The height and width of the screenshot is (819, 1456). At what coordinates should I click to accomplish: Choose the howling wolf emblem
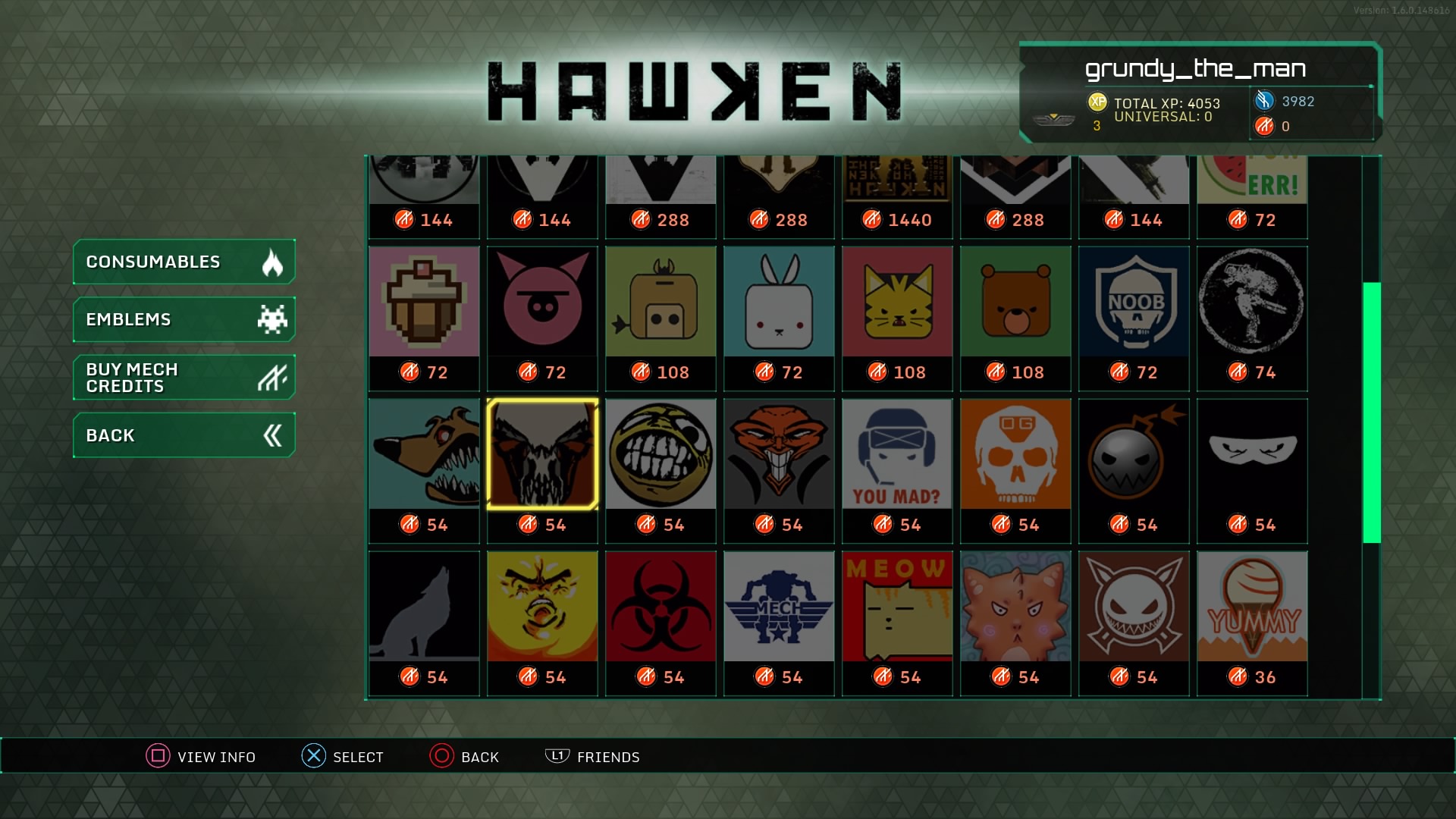coord(424,605)
